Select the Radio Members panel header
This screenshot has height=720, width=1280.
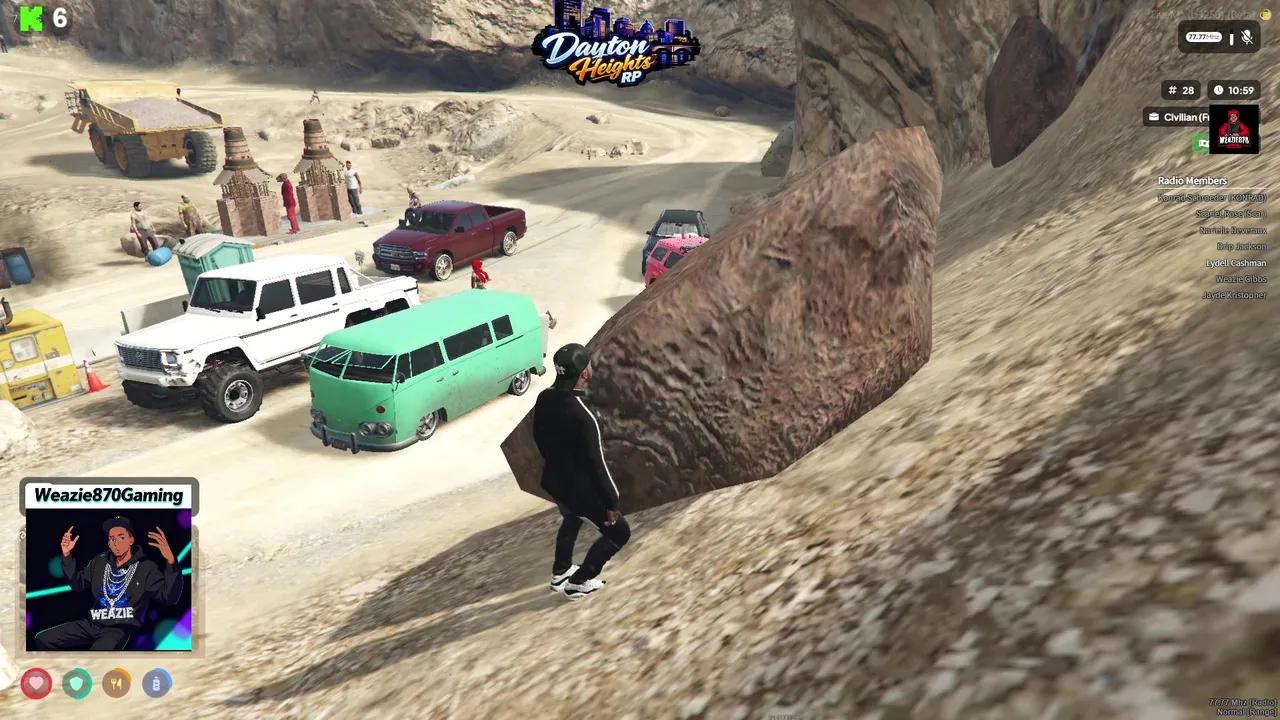coord(1192,181)
